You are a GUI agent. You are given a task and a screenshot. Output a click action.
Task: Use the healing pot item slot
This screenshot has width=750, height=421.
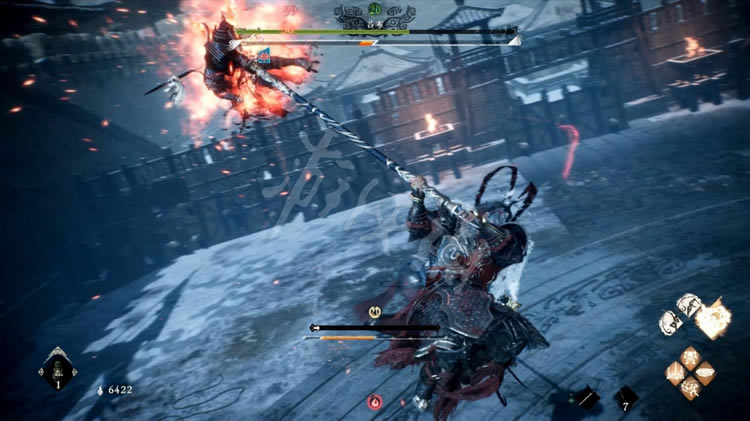(57, 370)
